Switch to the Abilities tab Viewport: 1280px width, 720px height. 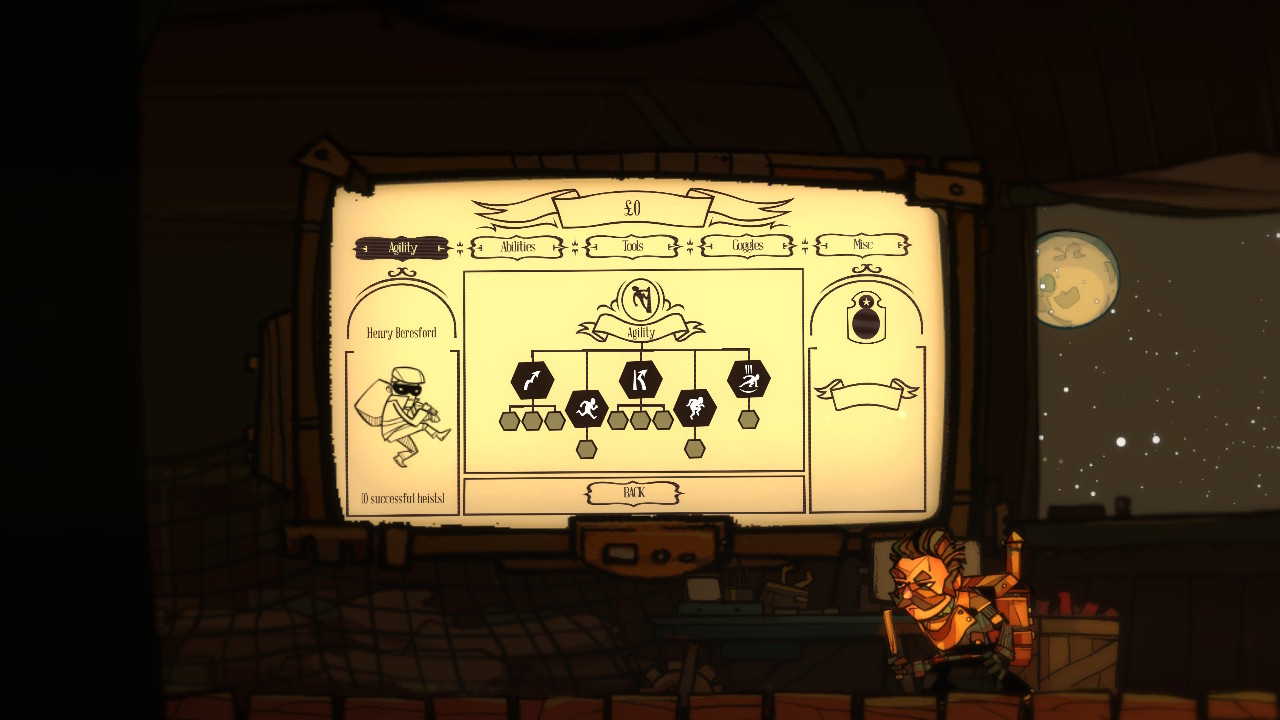point(517,246)
